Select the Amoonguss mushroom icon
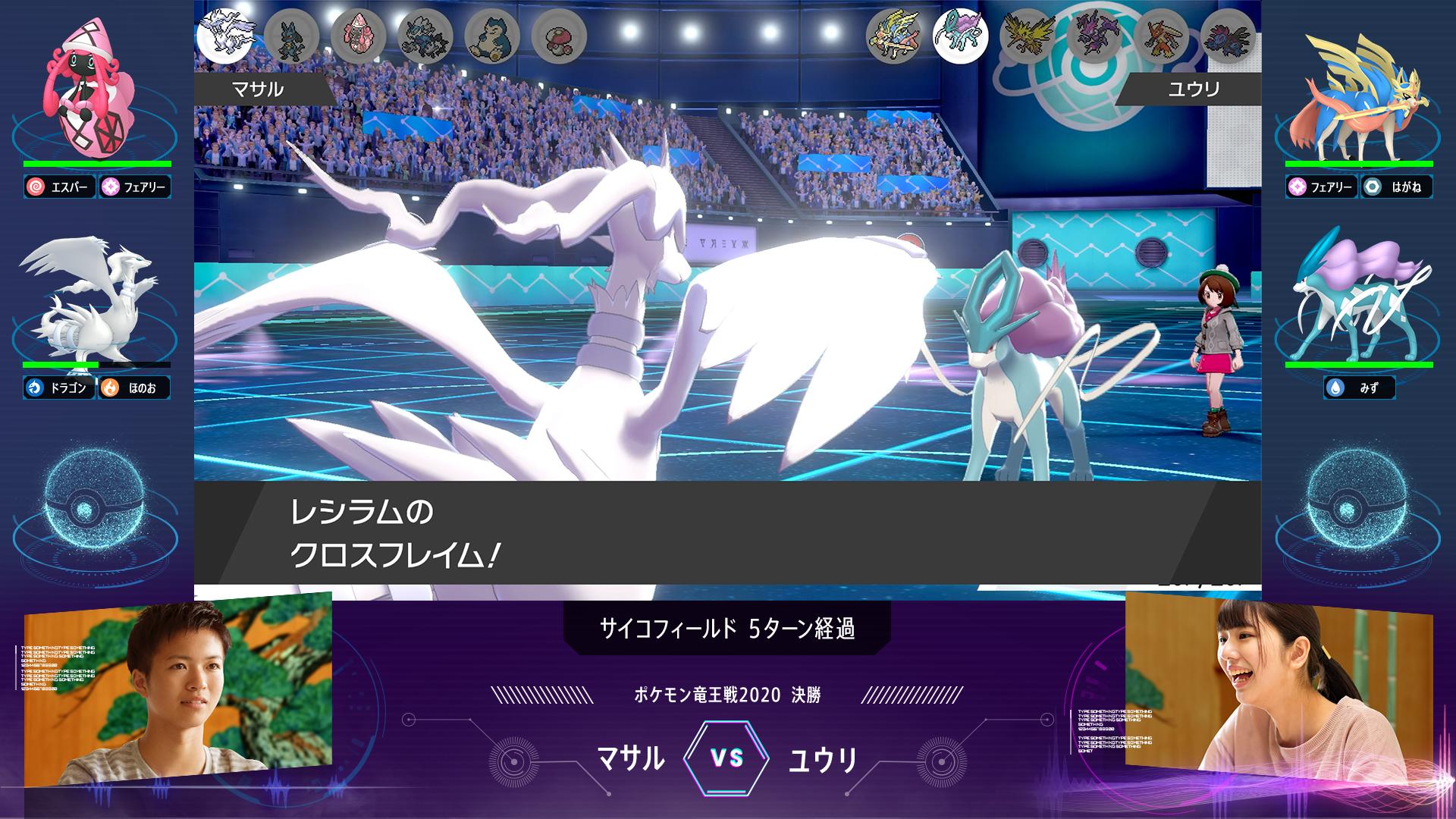The width and height of the screenshot is (1456, 819). 559,36
